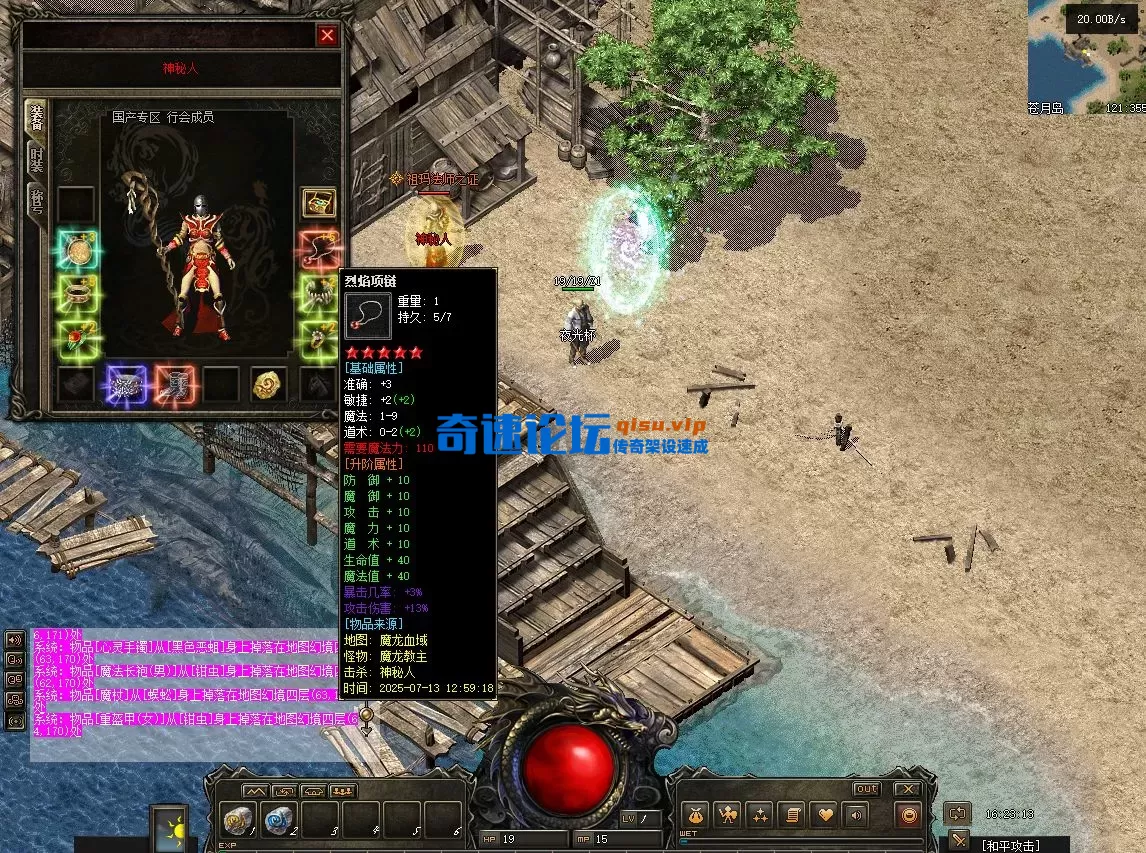Toggle the sound speaker button
The width and height of the screenshot is (1146, 853).
[x=853, y=815]
